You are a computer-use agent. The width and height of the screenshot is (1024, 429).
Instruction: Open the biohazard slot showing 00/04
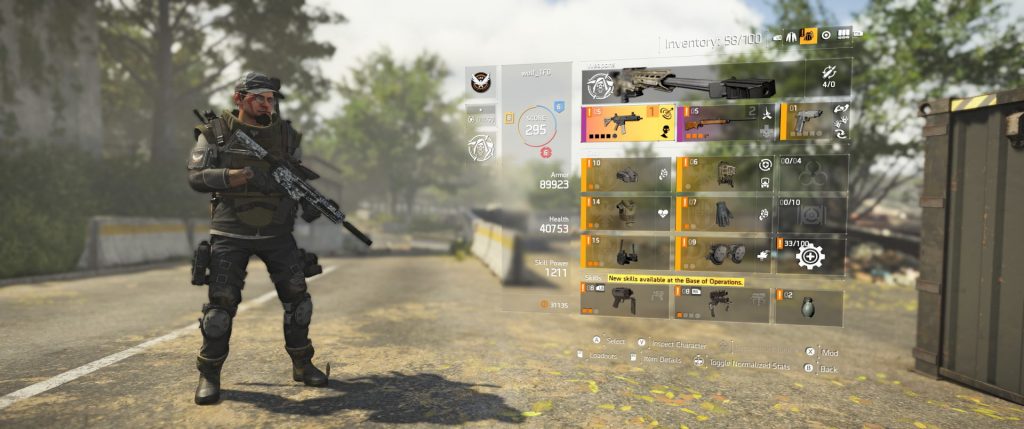811,174
